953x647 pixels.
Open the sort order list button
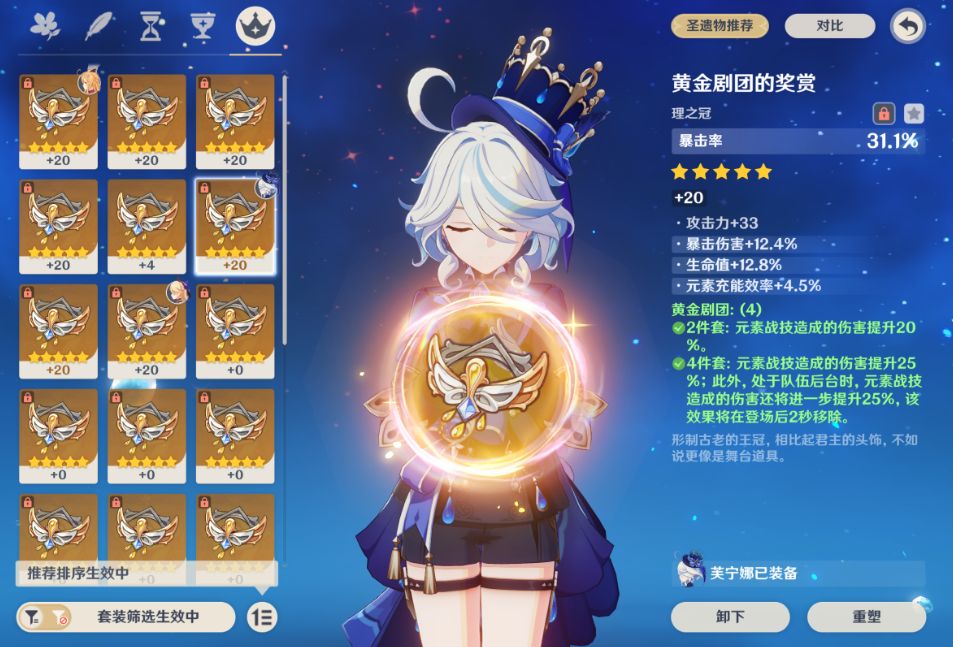point(262,617)
